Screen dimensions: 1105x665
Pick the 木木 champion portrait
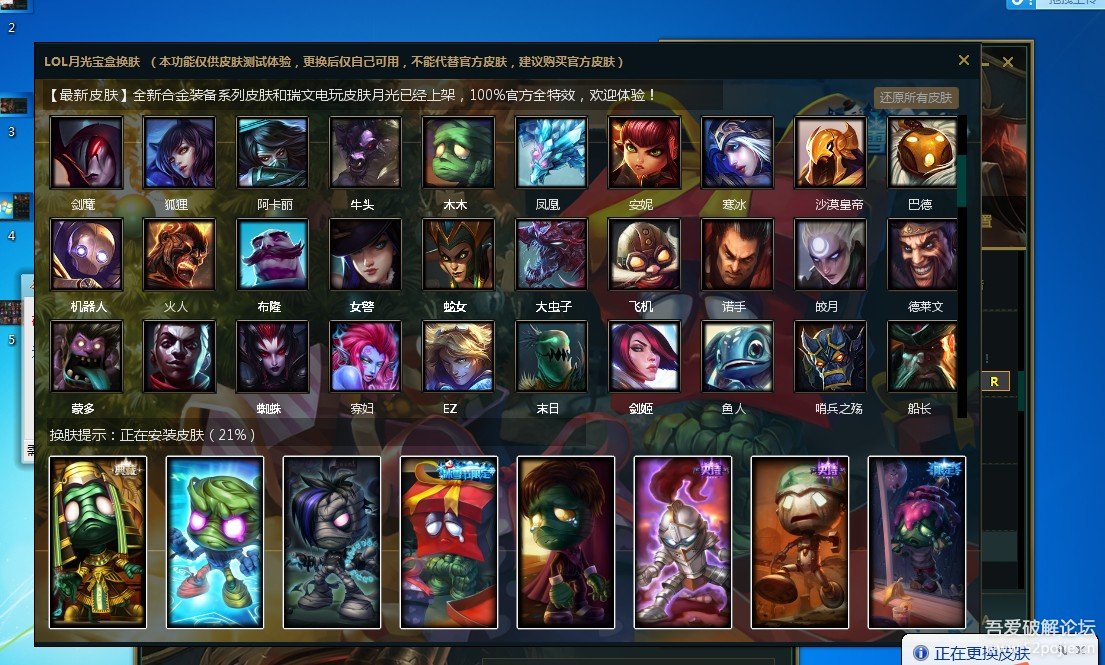click(x=459, y=153)
